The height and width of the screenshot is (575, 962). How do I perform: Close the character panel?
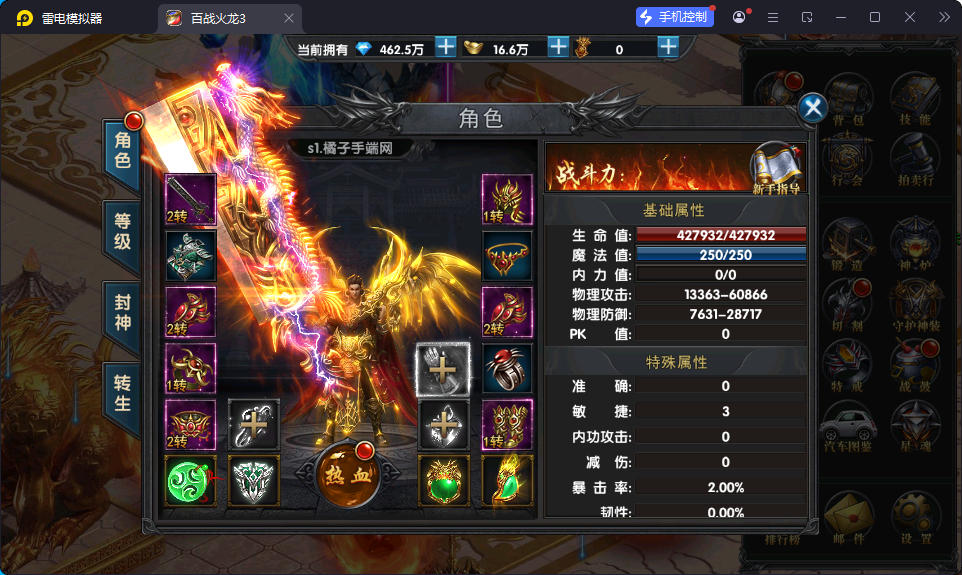tap(813, 108)
